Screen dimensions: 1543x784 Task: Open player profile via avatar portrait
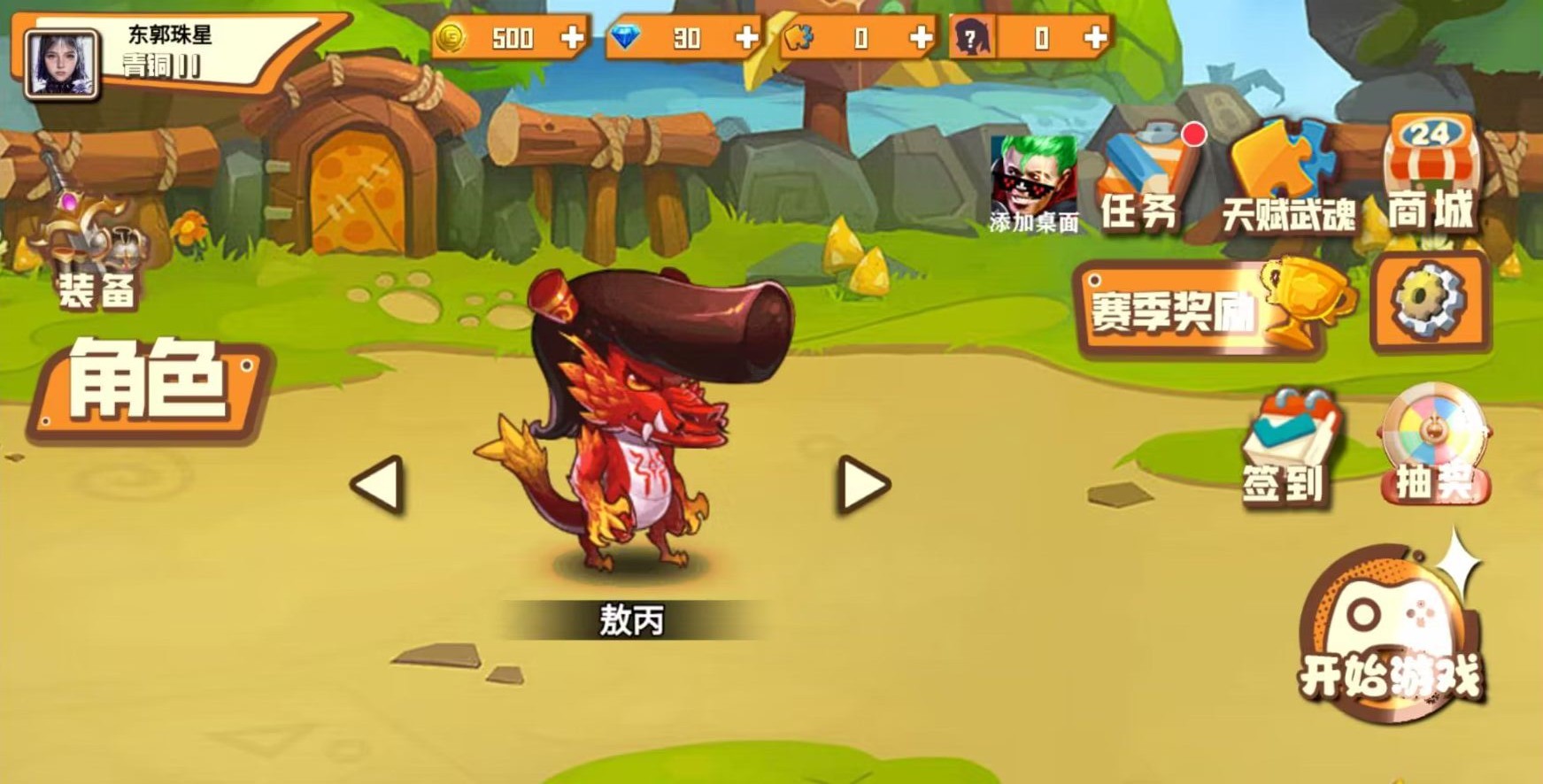click(62, 62)
